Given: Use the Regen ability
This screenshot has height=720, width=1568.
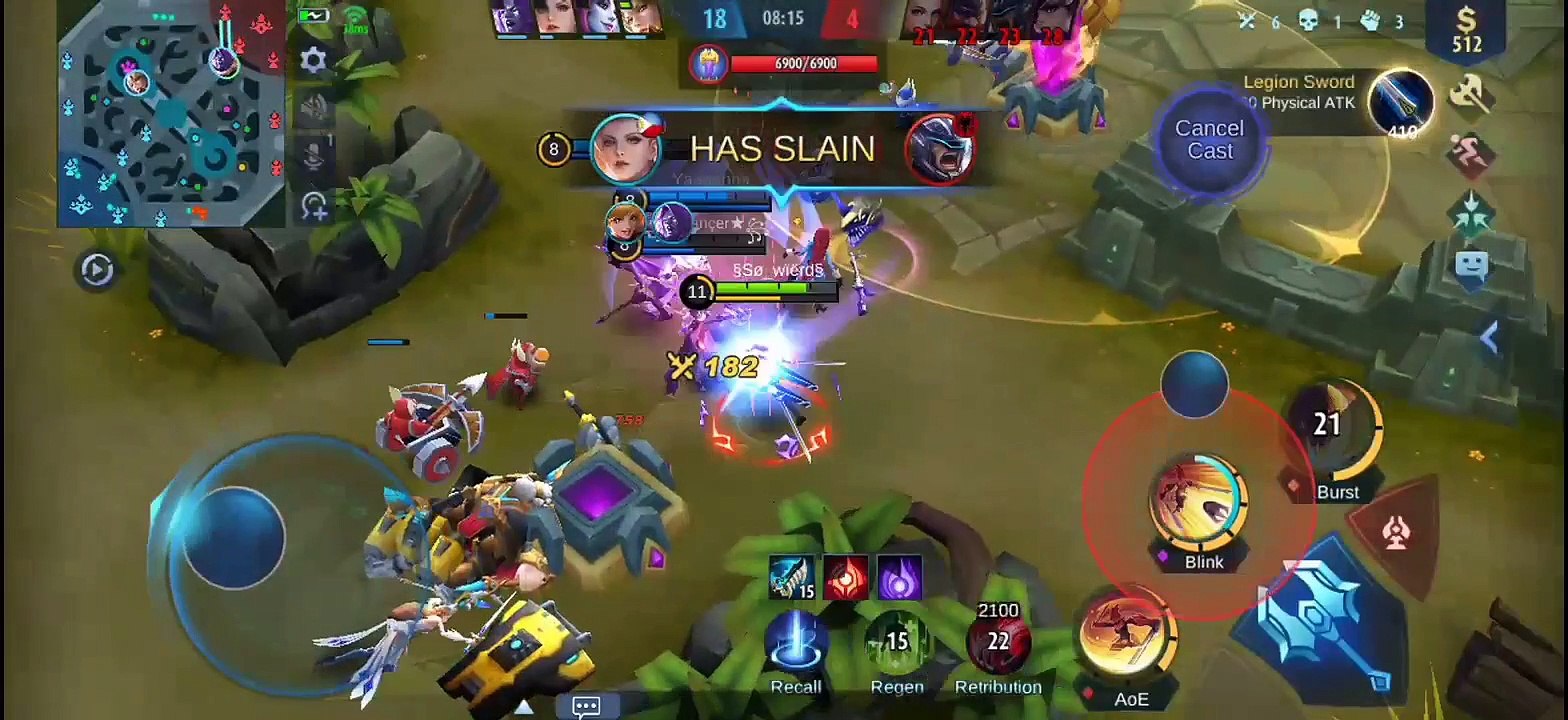Looking at the screenshot, I should click(896, 643).
